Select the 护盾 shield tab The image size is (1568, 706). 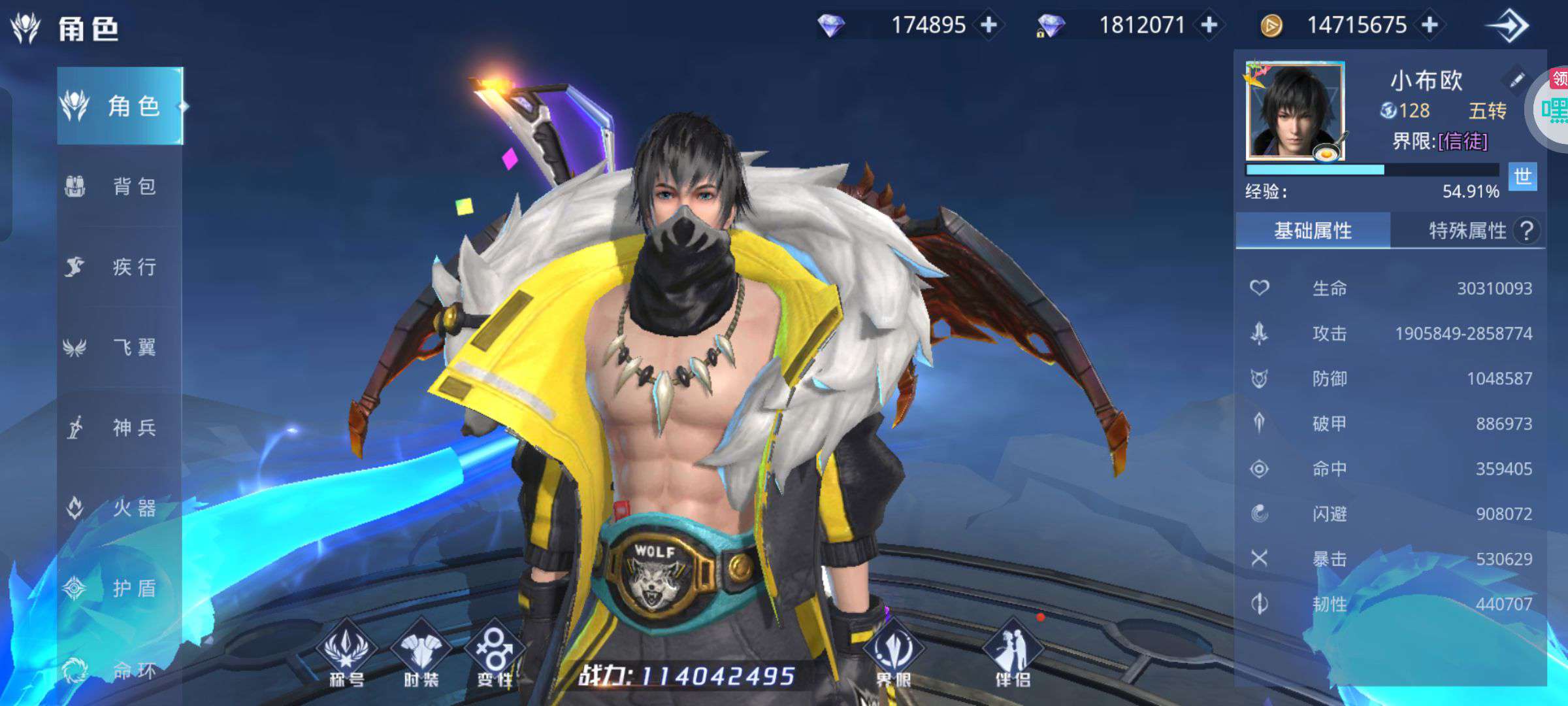[x=120, y=588]
